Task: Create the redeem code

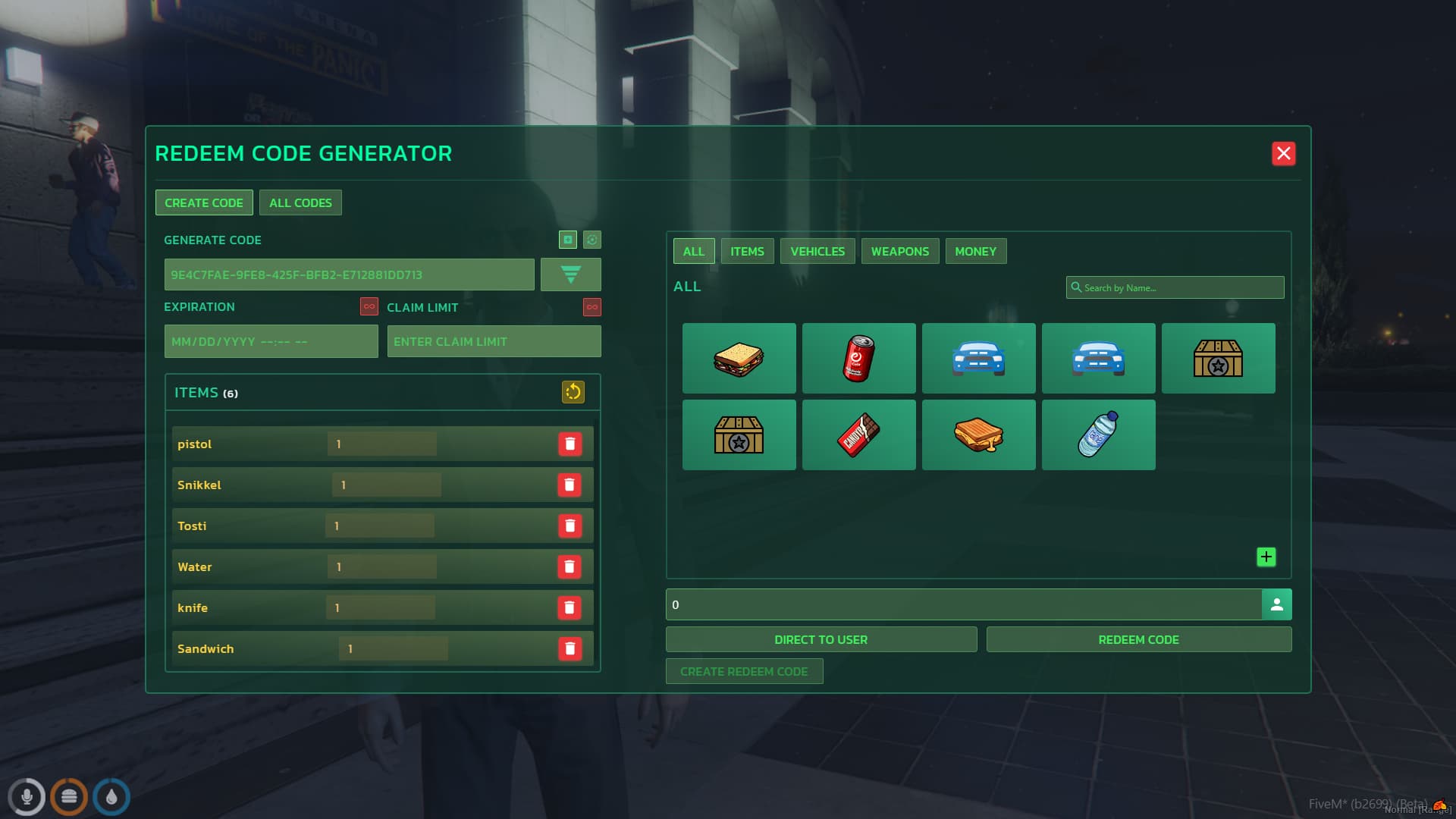Action: pyautogui.click(x=744, y=672)
